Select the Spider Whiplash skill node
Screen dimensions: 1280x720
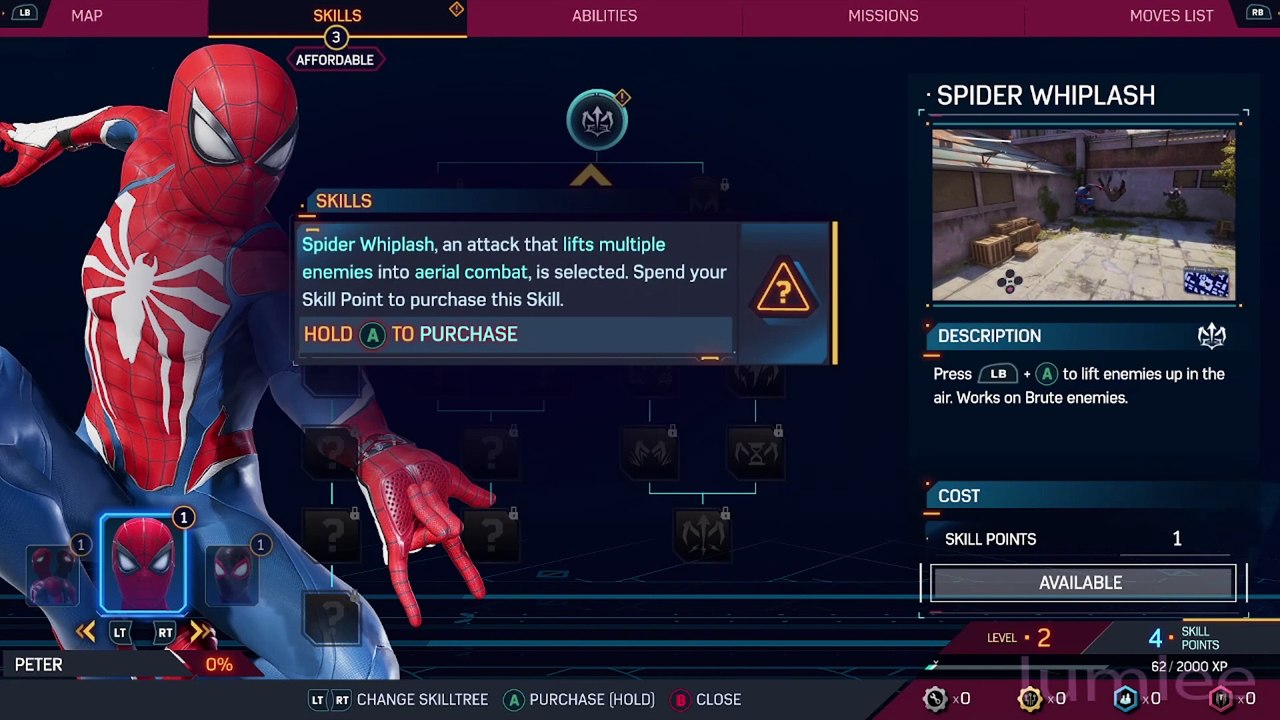coord(597,121)
